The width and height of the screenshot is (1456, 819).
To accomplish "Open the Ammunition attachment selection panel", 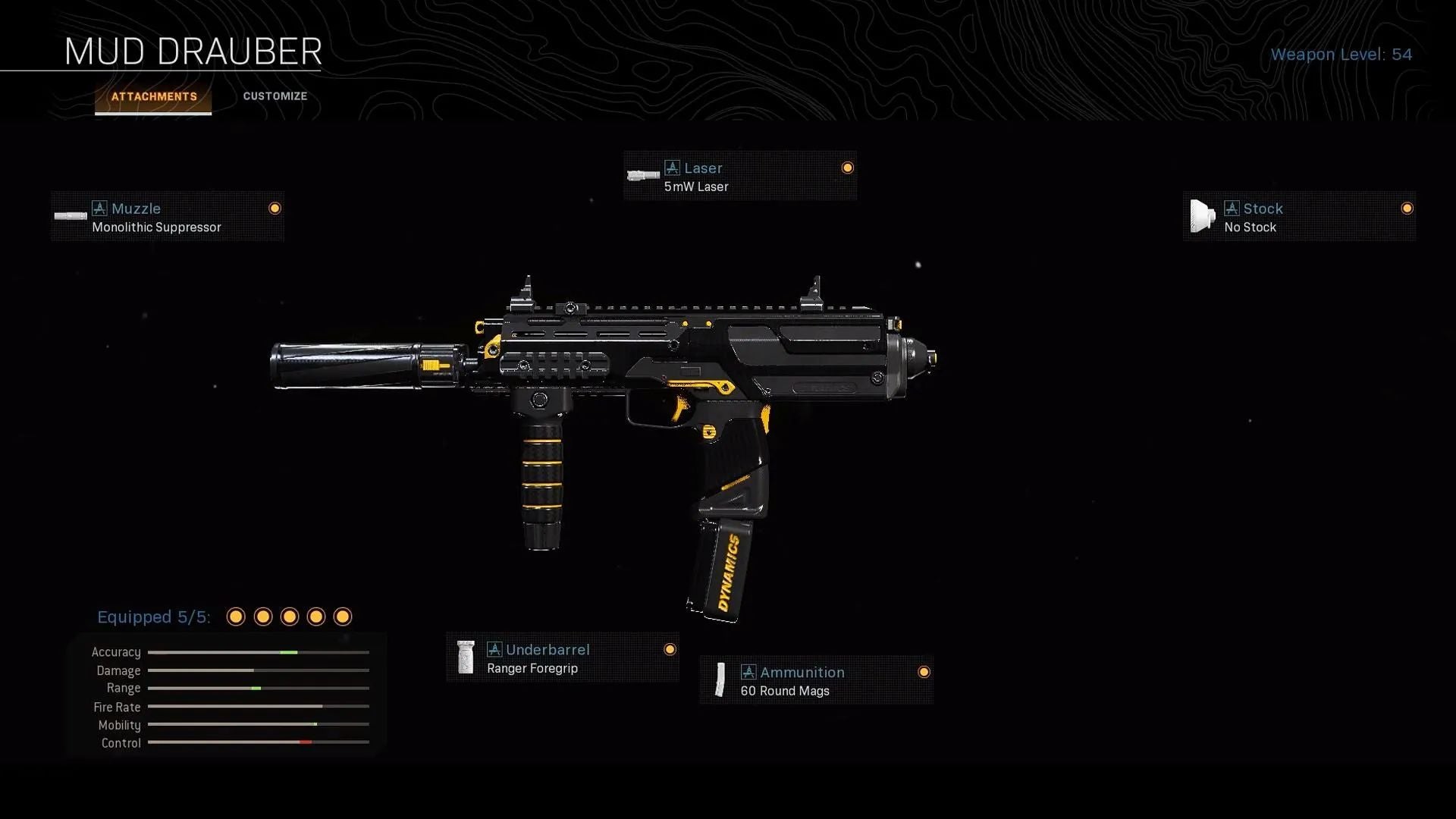I will [x=817, y=680].
